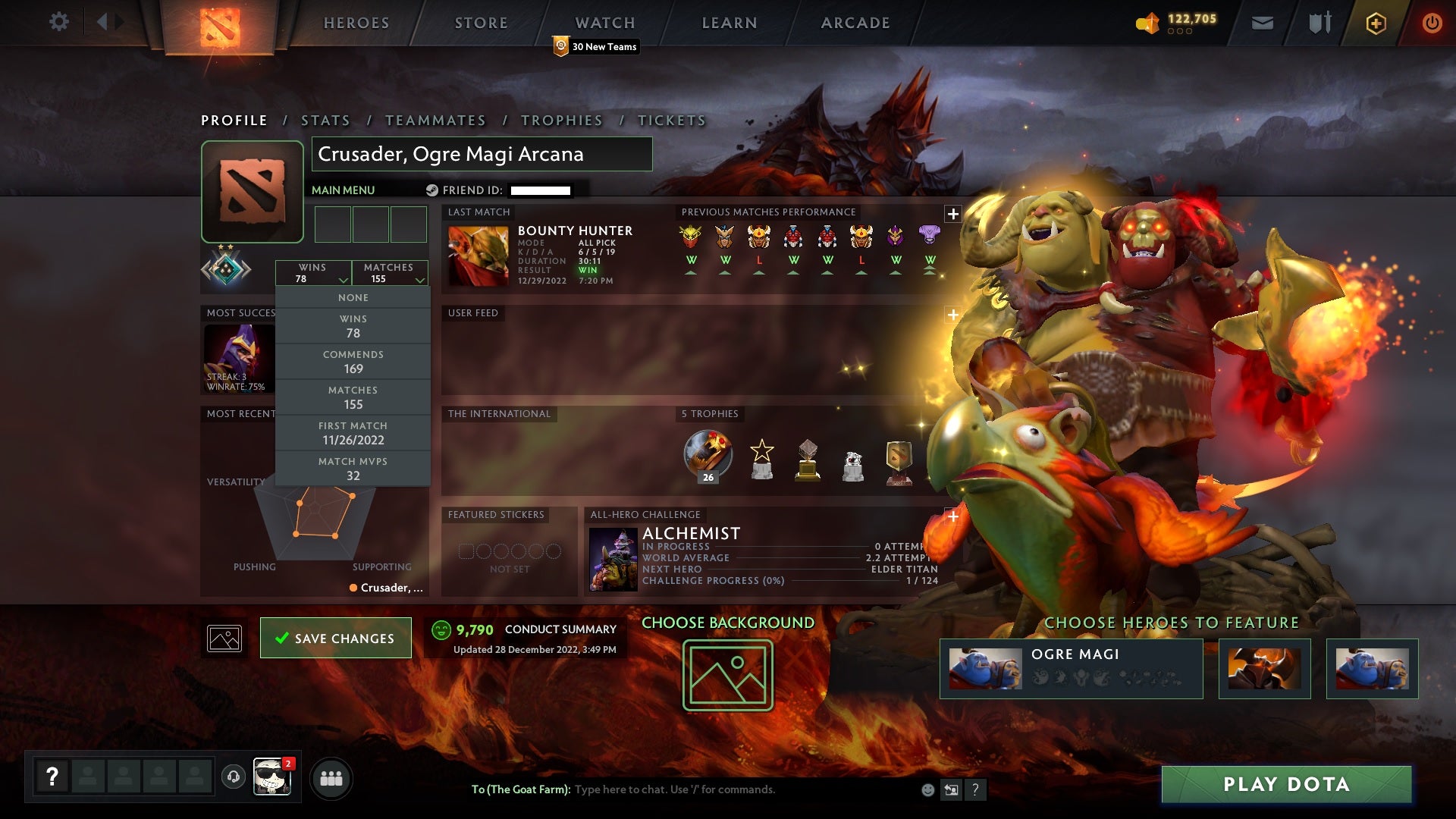Expand the All-Hero Challenge panel
The height and width of the screenshot is (819, 1456).
(x=952, y=516)
